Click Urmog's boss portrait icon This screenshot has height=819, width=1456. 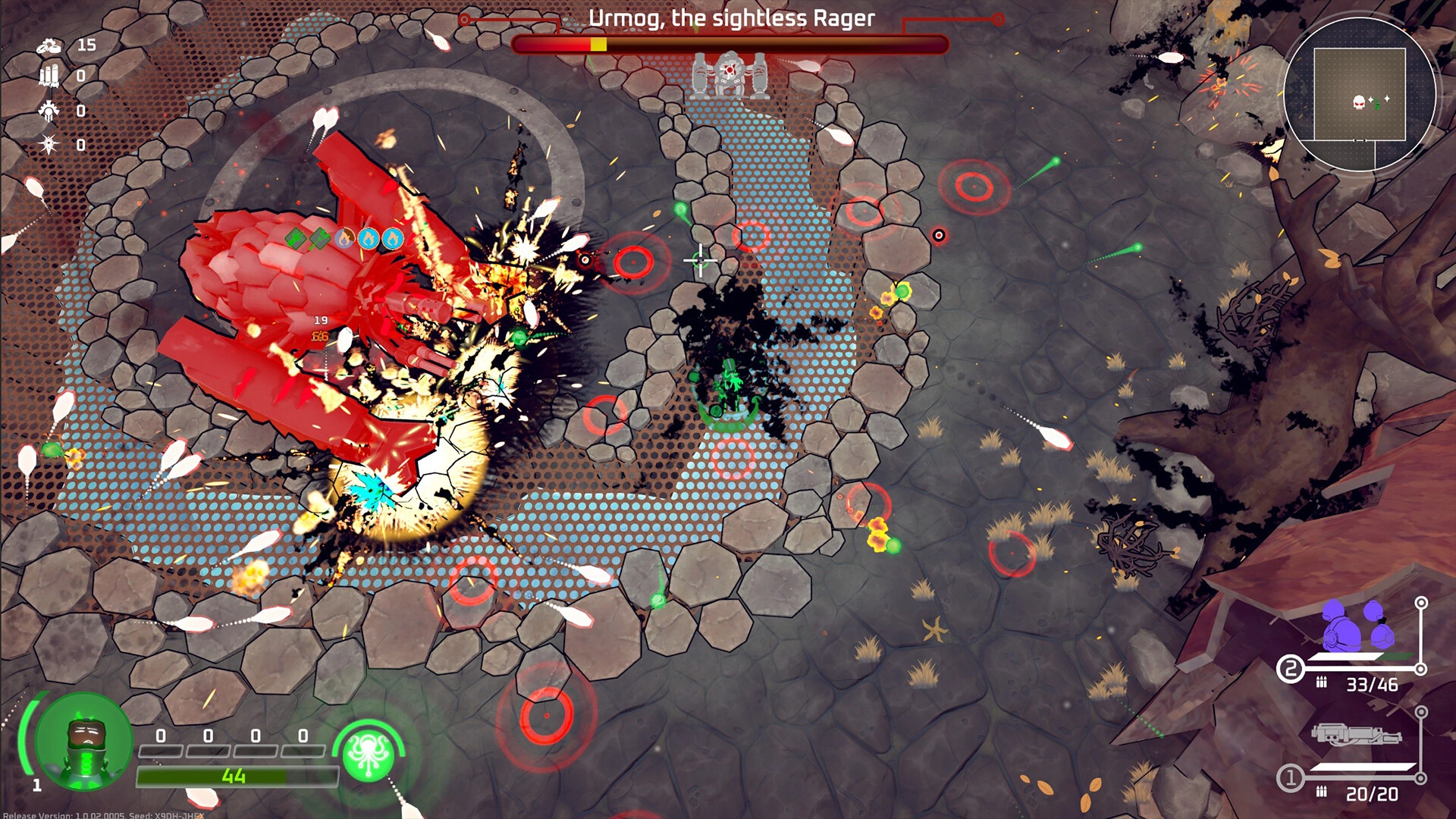pyautogui.click(x=730, y=74)
